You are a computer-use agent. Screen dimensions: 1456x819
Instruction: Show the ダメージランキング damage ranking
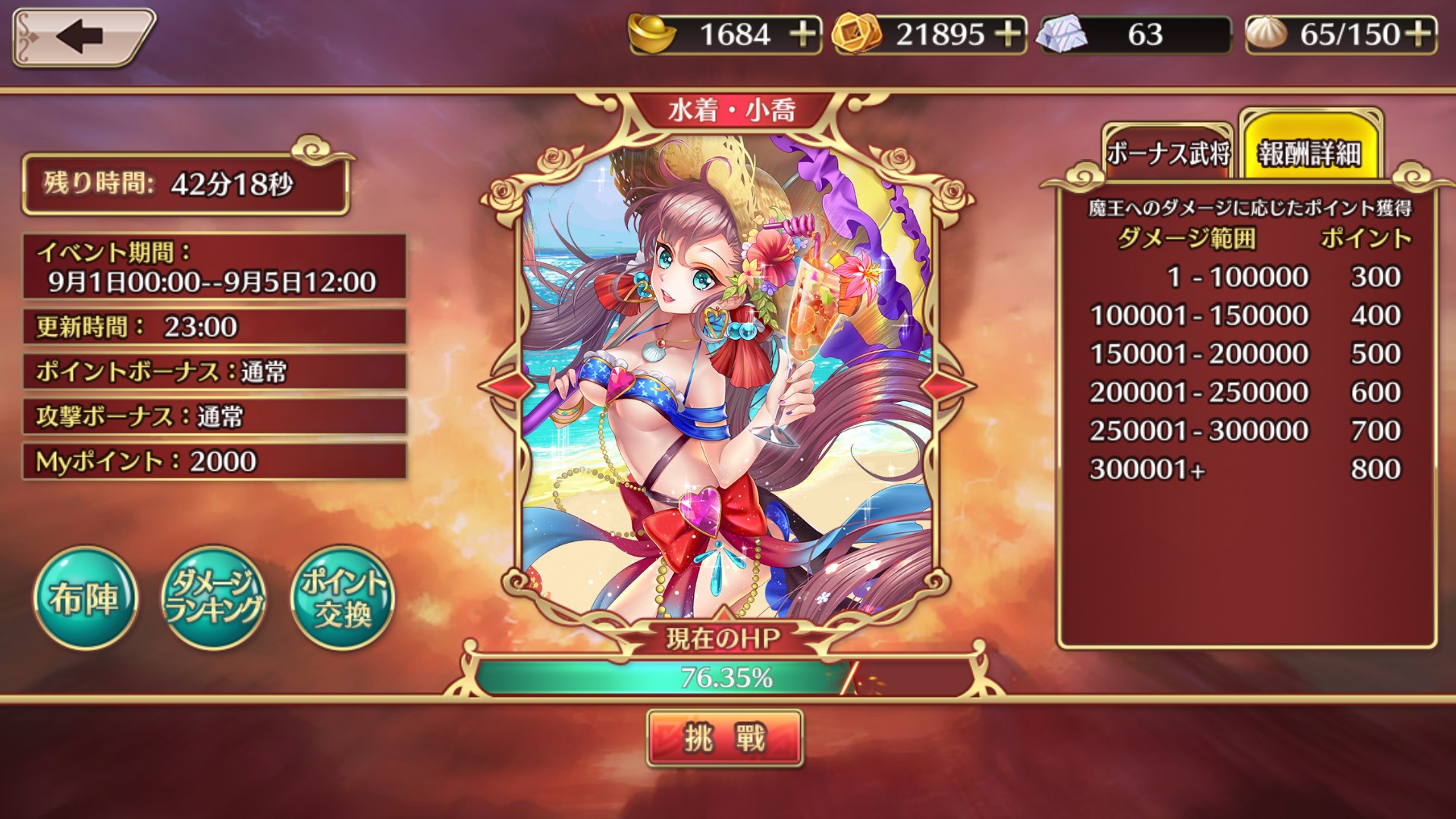coord(214,598)
